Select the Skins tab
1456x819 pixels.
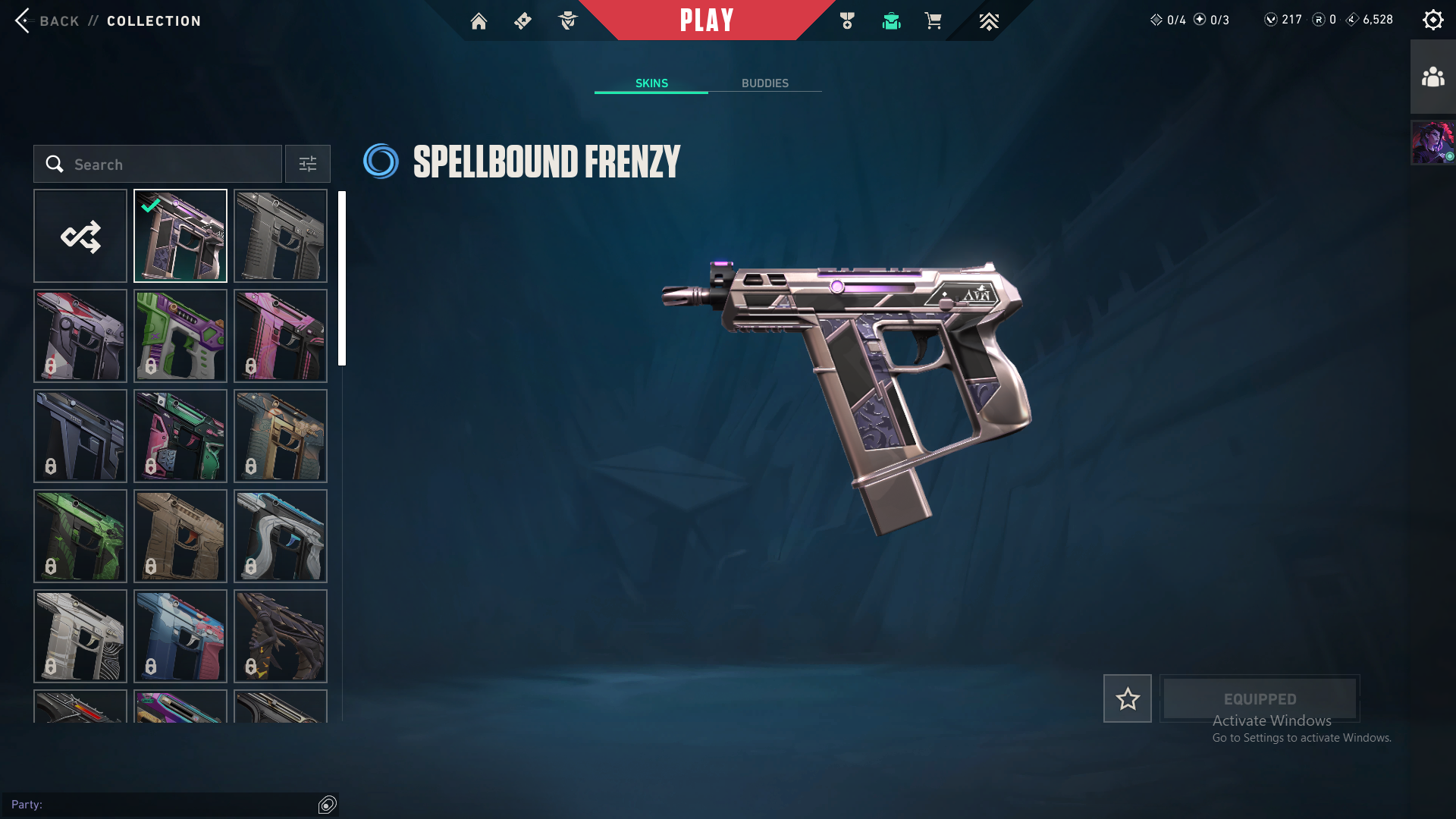[651, 83]
